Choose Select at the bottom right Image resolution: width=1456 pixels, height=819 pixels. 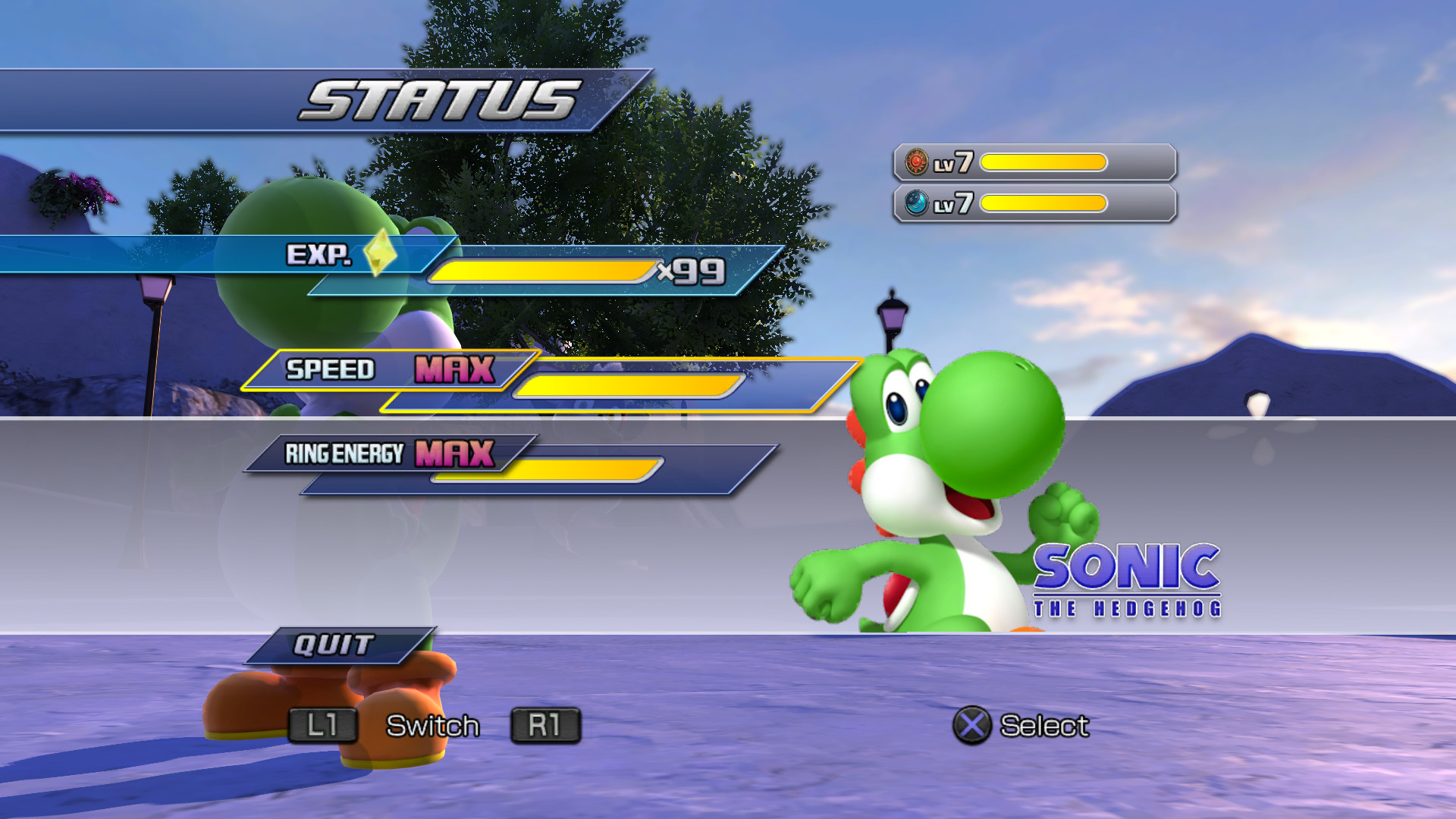(1045, 726)
